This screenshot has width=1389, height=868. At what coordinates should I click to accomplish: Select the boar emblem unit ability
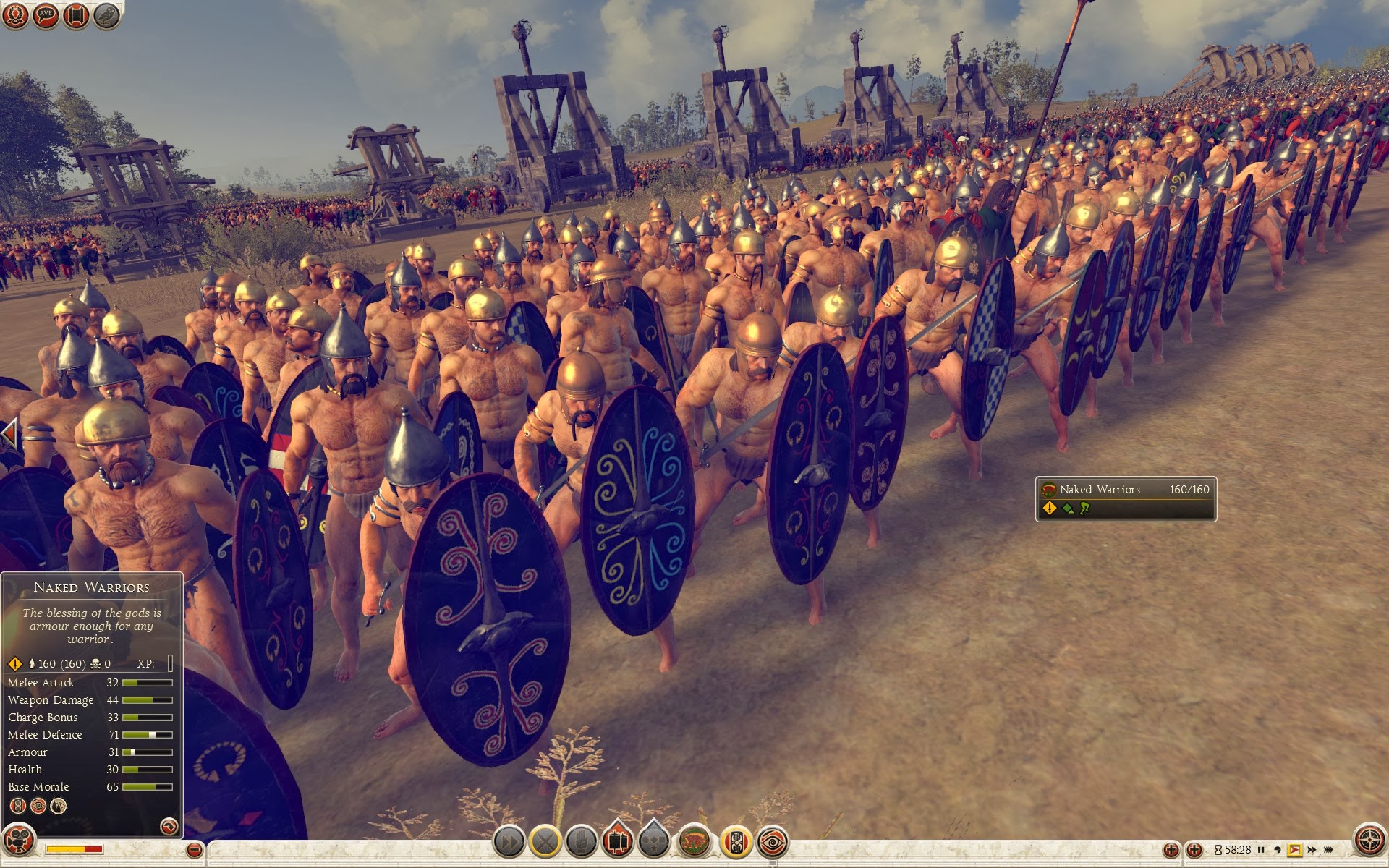(x=694, y=842)
